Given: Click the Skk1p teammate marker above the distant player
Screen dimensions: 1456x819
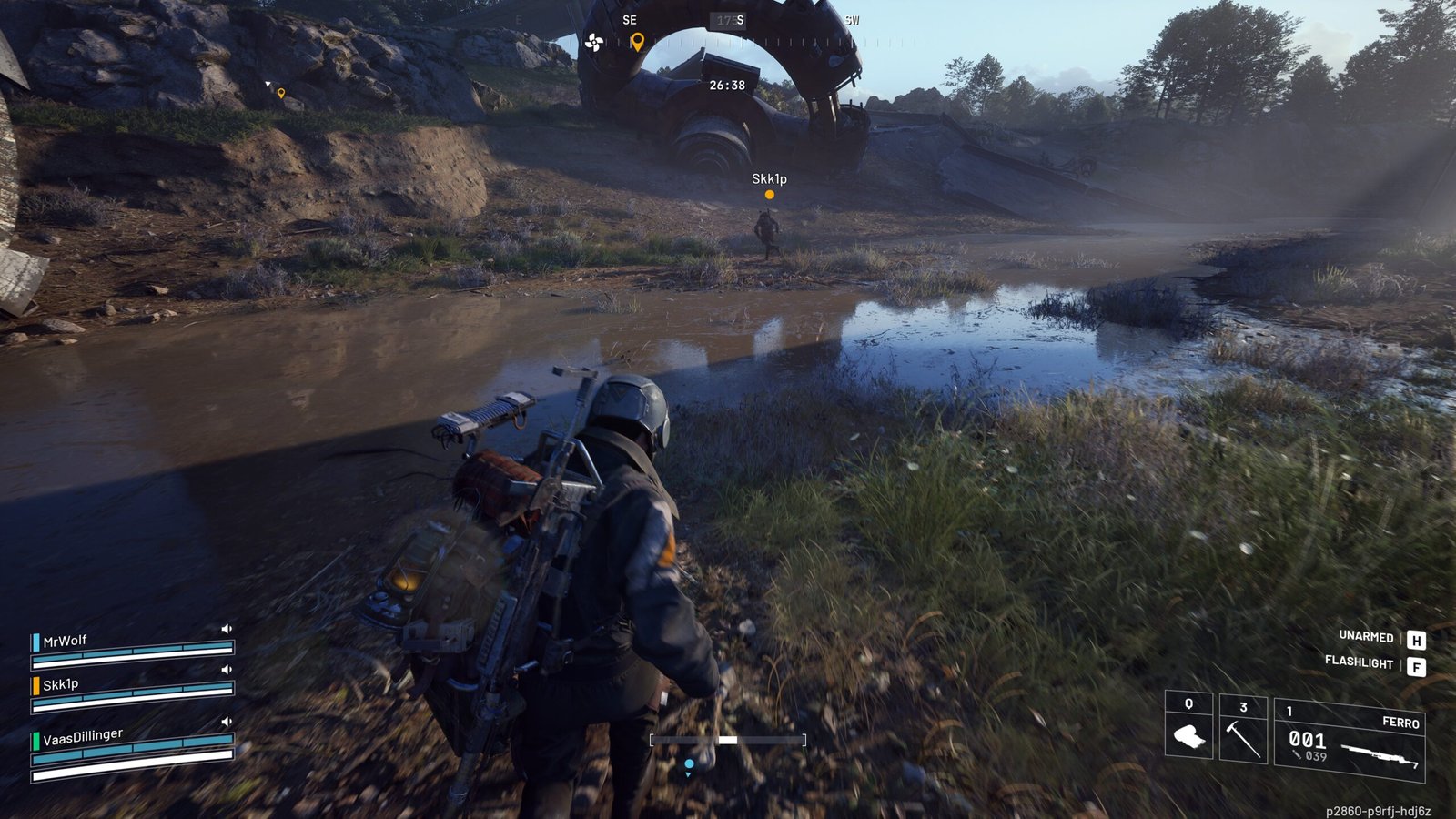Looking at the screenshot, I should pyautogui.click(x=769, y=194).
